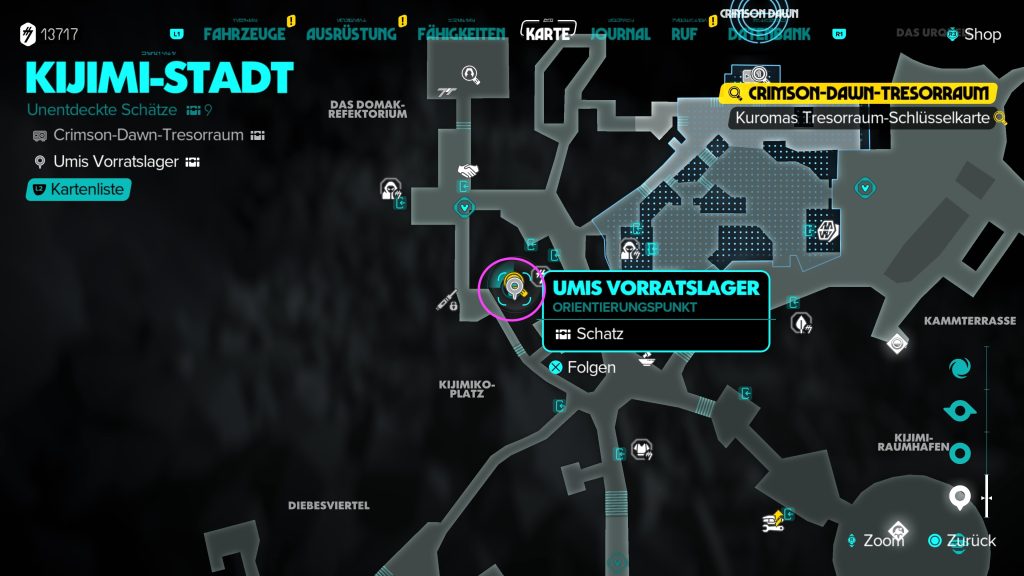Switch to the Fähigkeiten tab
This screenshot has width=1024, height=576.
click(x=461, y=34)
